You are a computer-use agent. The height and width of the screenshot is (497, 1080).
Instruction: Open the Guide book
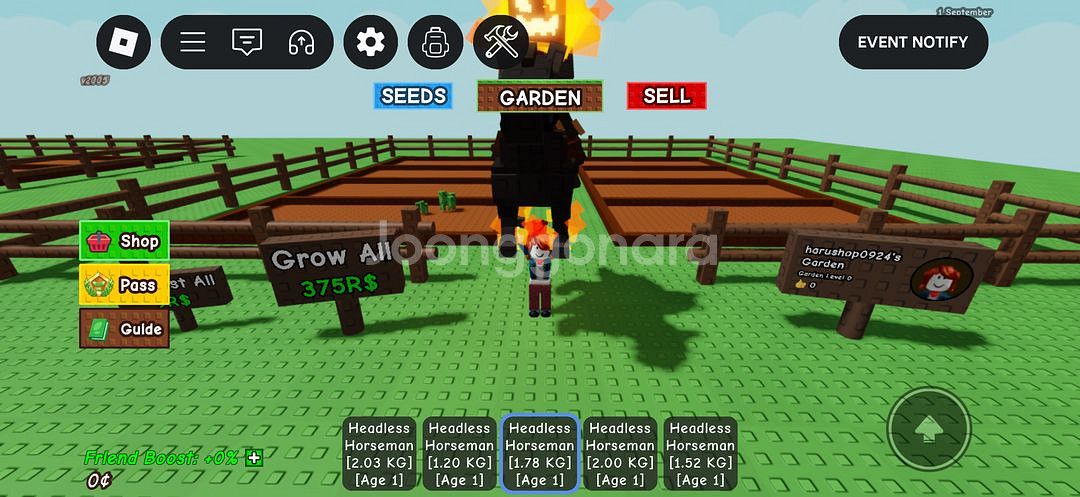pos(125,329)
